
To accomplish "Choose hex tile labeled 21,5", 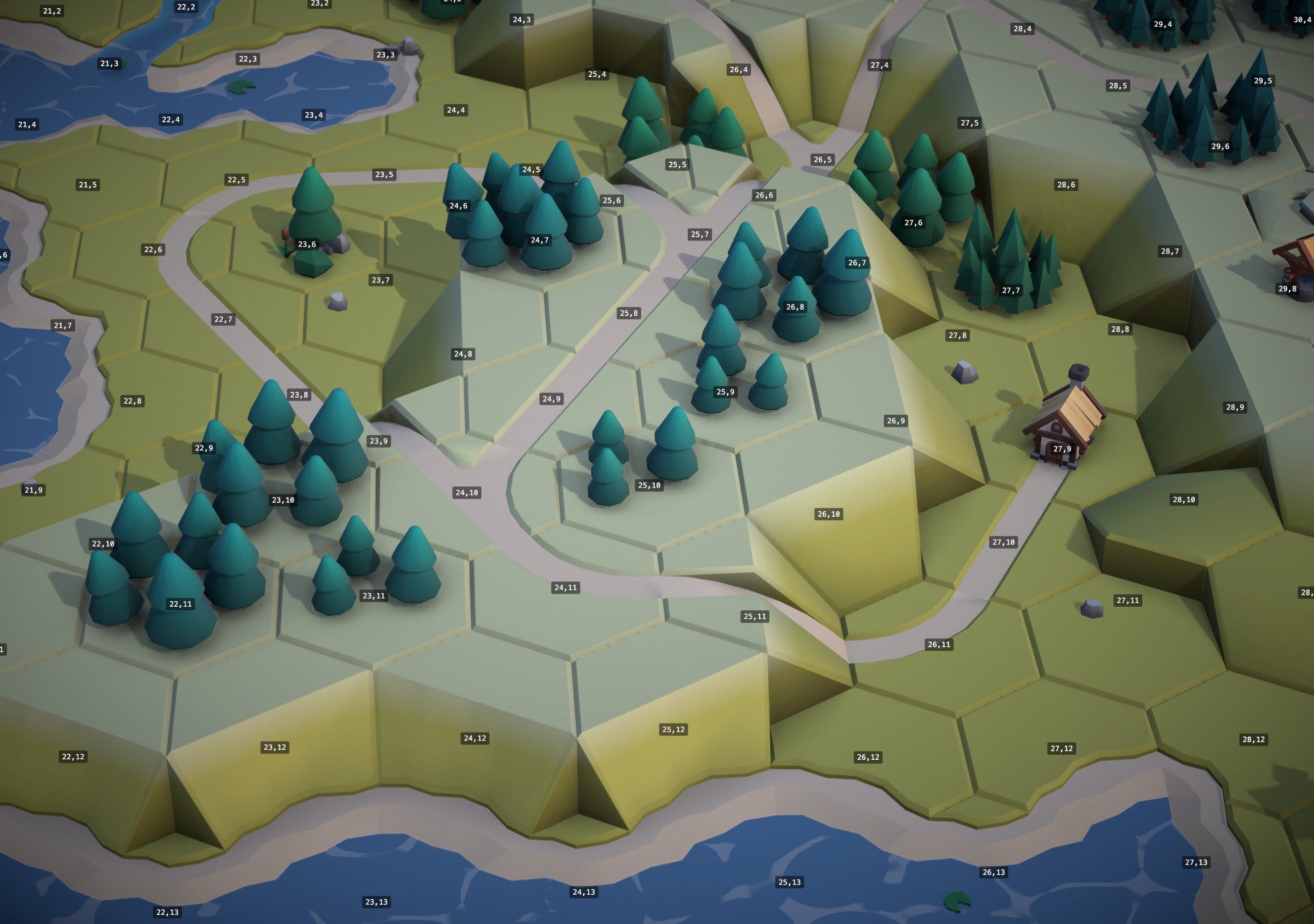I will [87, 185].
